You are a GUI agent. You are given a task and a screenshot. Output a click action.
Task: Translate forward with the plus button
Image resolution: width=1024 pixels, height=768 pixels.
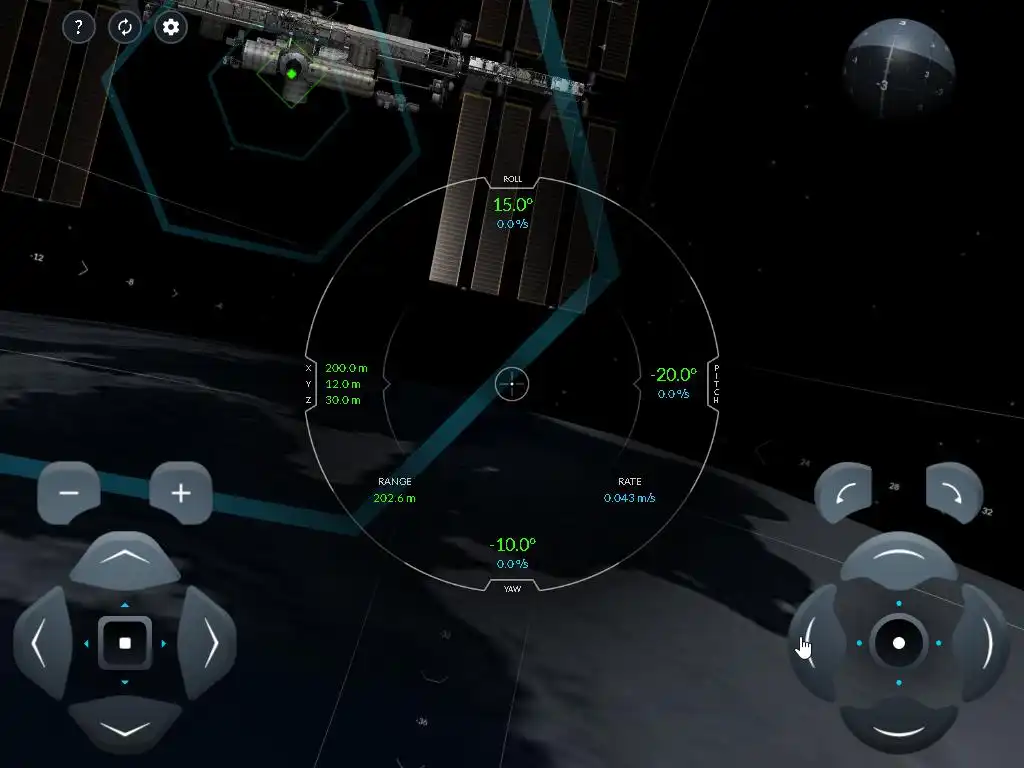[x=181, y=493]
